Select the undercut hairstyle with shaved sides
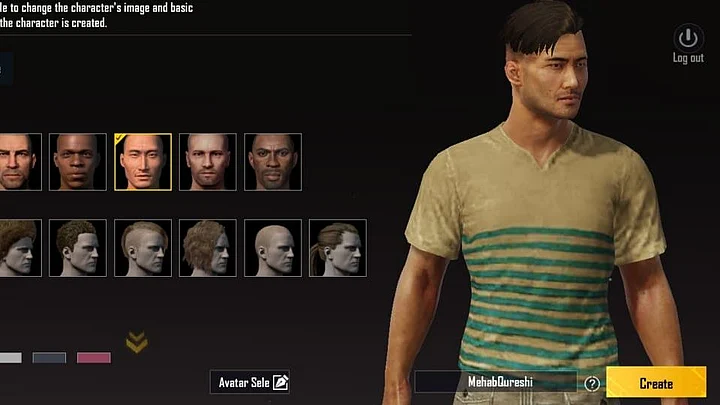This screenshot has height=405, width=720. click(143, 248)
